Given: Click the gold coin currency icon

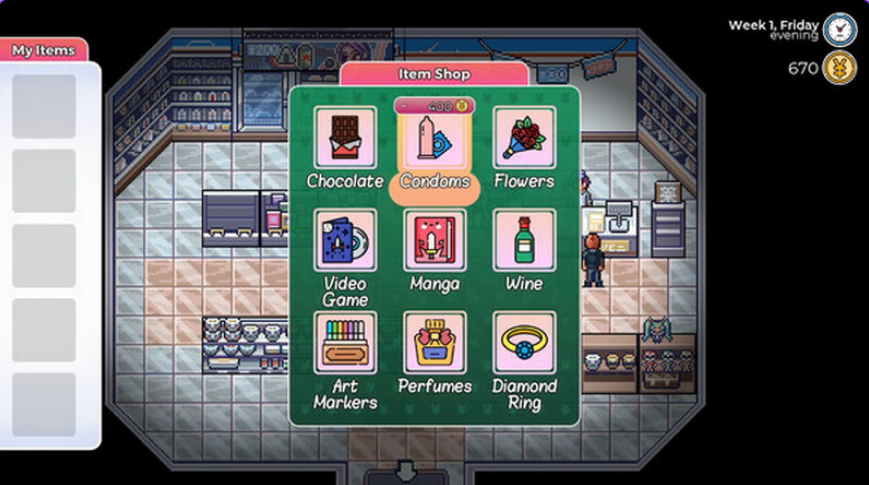Looking at the screenshot, I should click(839, 68).
